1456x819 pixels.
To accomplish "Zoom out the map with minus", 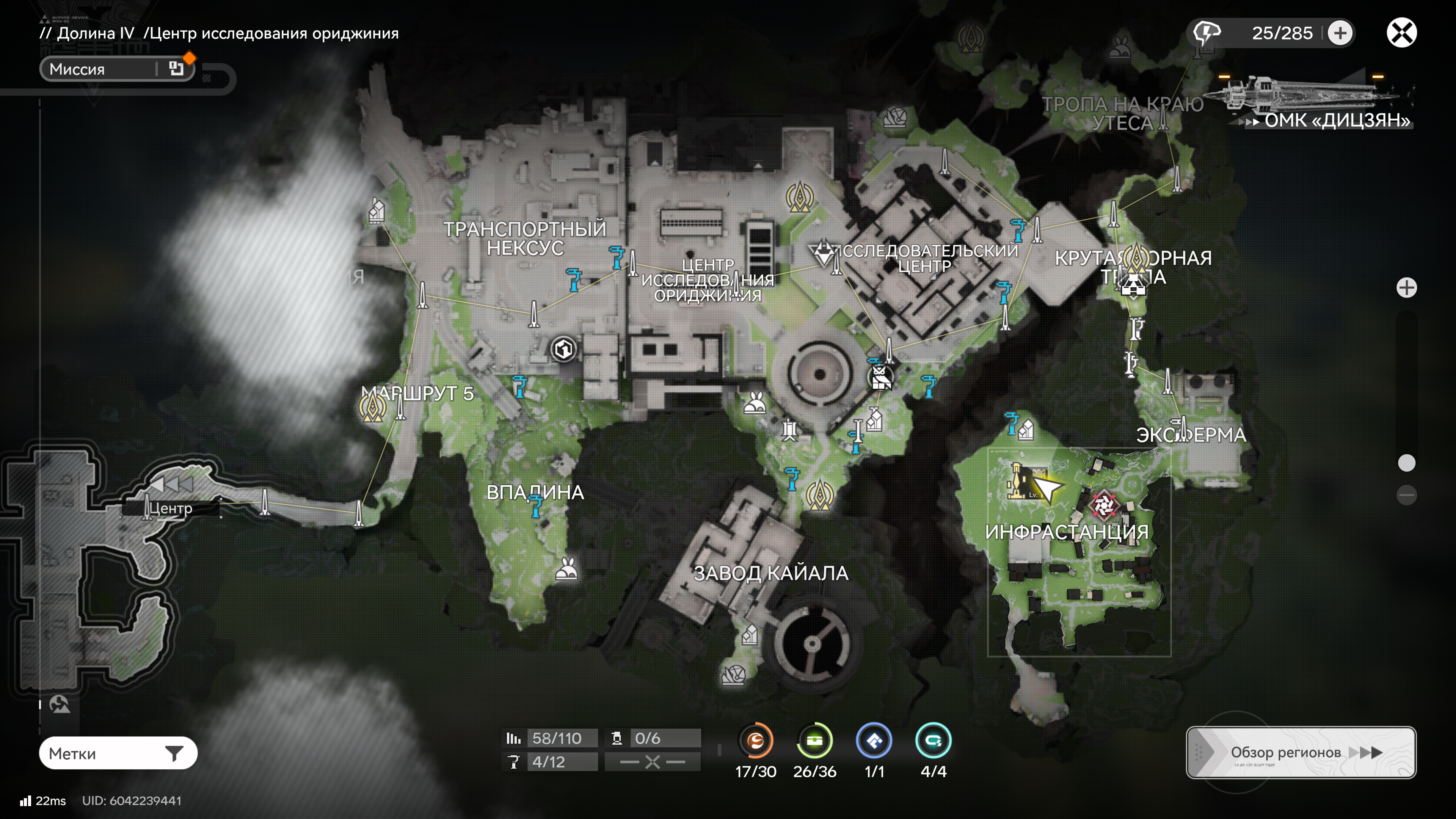I will [1406, 495].
